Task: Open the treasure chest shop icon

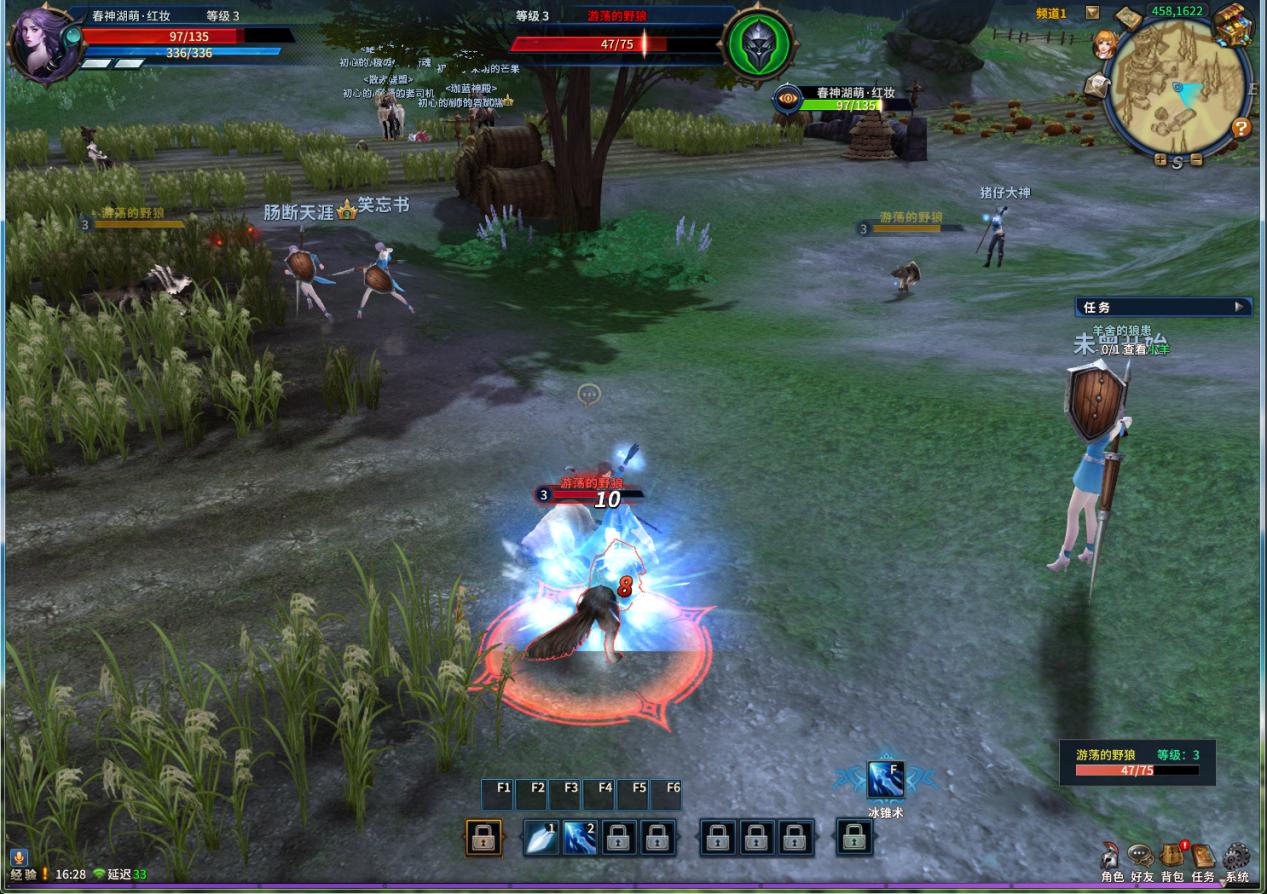Action: pos(1232,23)
